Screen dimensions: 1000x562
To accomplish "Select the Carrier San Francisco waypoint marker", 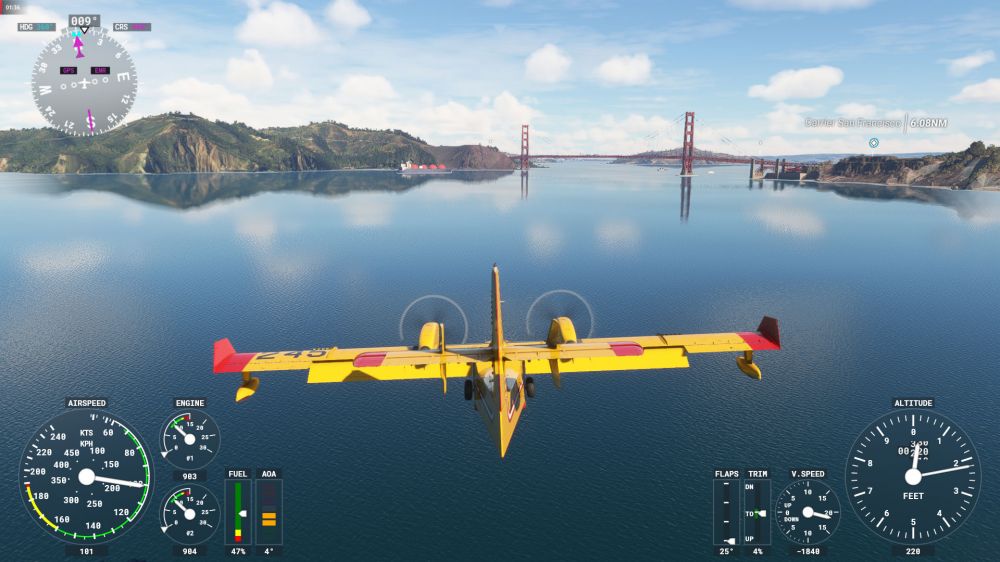I will 873,143.
